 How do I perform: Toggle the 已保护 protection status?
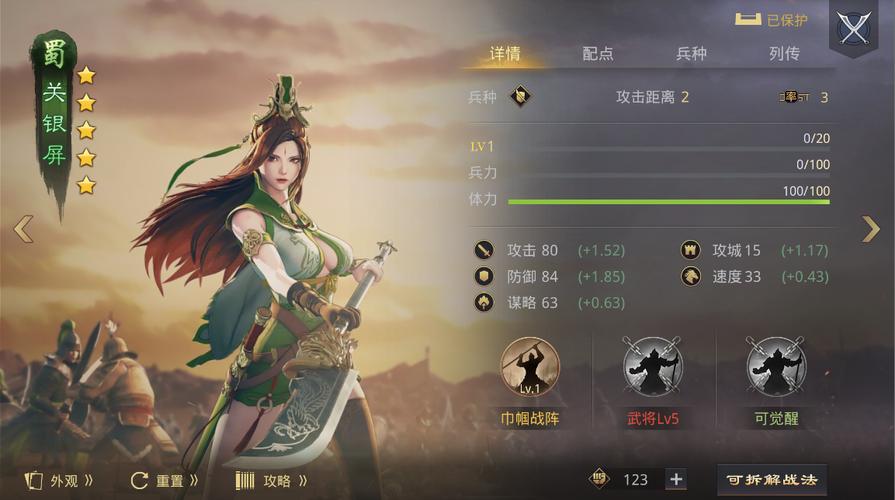coord(771,20)
